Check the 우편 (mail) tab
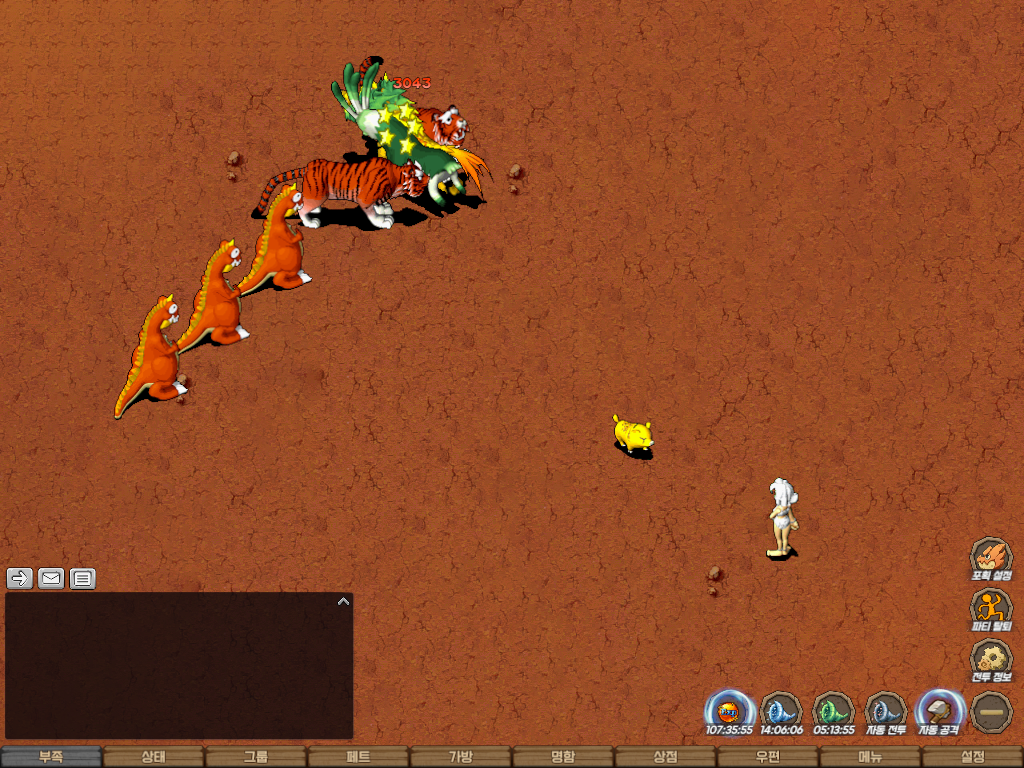 (767, 757)
